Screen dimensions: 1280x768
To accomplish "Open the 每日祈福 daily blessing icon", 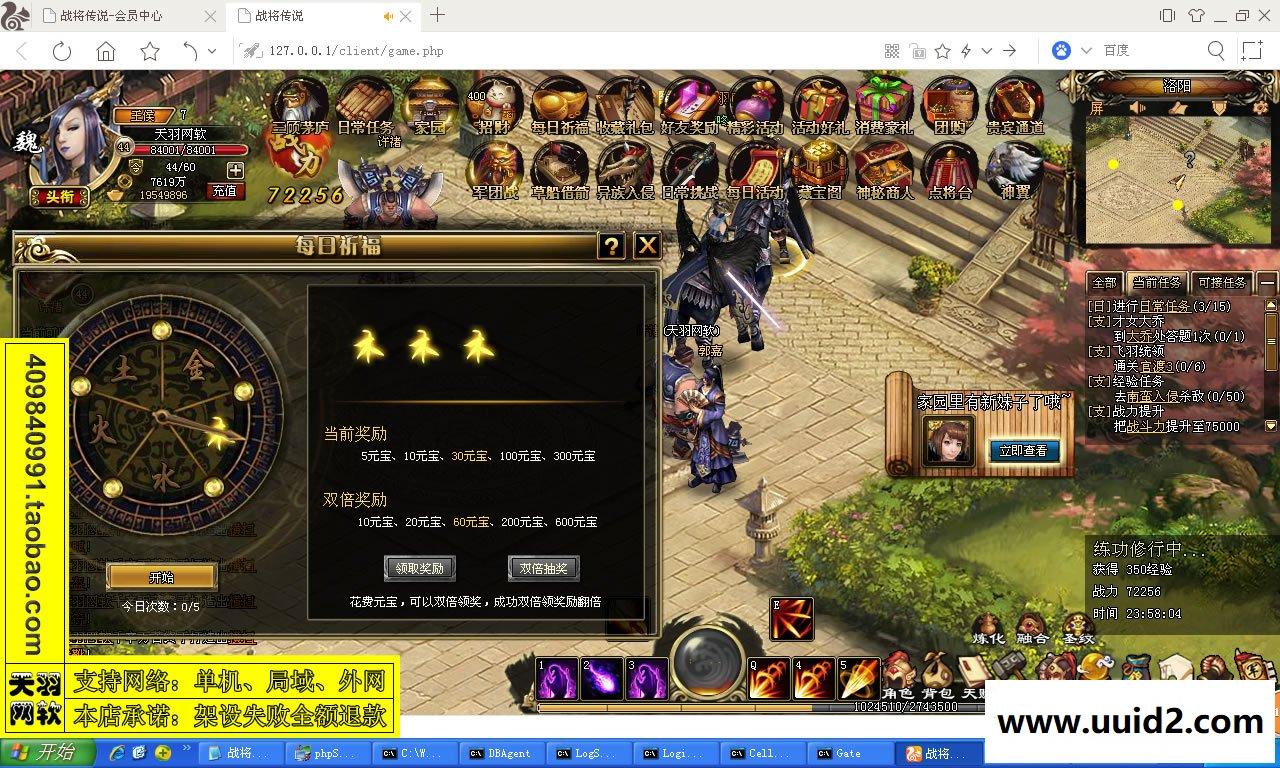I will tap(558, 105).
